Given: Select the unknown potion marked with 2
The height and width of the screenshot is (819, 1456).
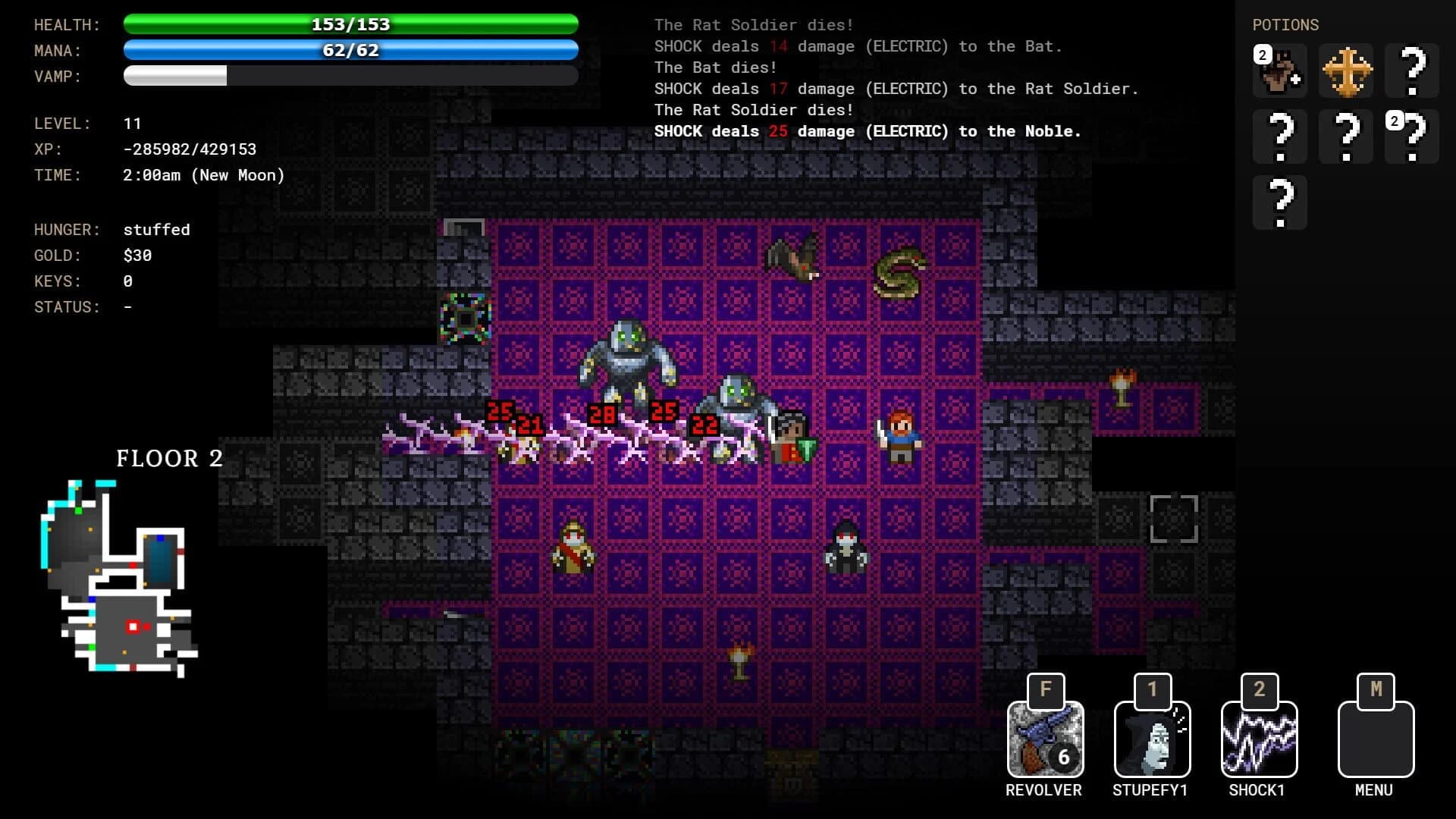Looking at the screenshot, I should 1411,136.
